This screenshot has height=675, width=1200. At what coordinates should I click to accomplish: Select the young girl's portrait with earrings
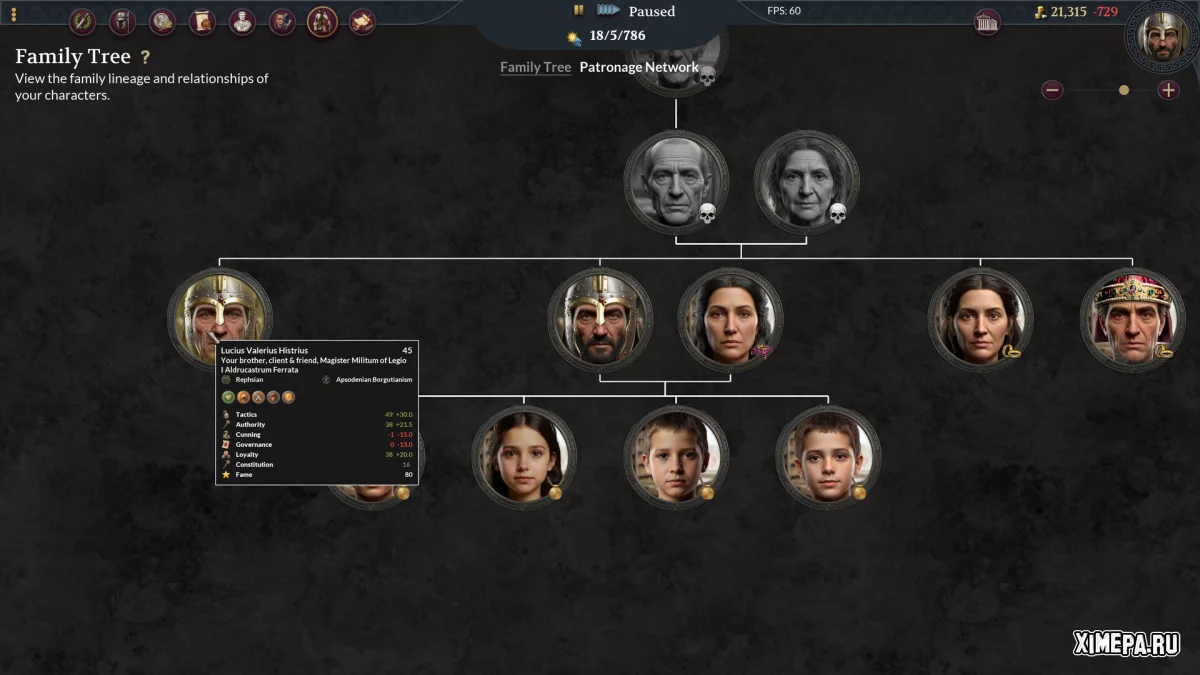point(524,457)
